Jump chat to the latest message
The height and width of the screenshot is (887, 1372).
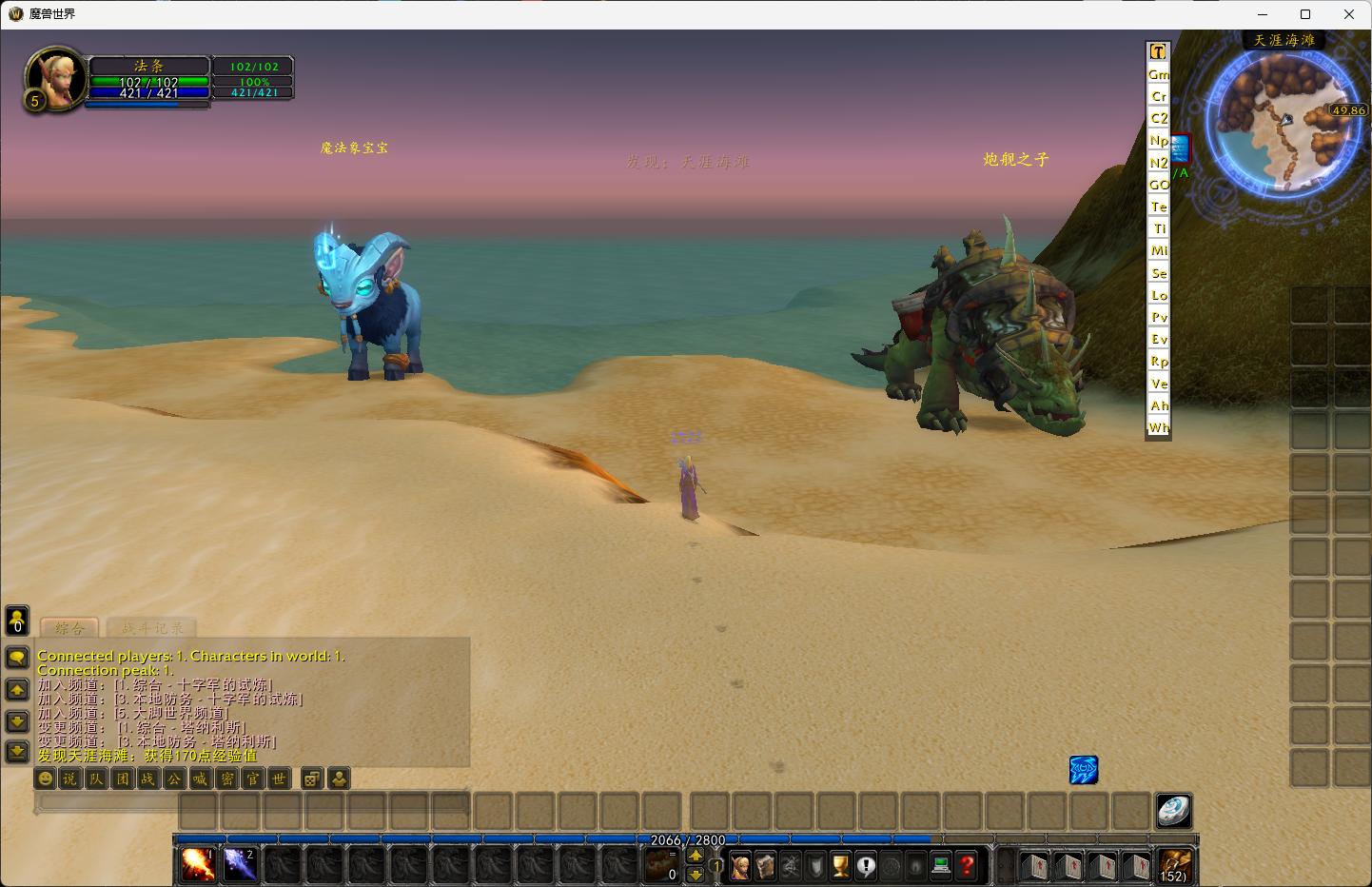[17, 752]
